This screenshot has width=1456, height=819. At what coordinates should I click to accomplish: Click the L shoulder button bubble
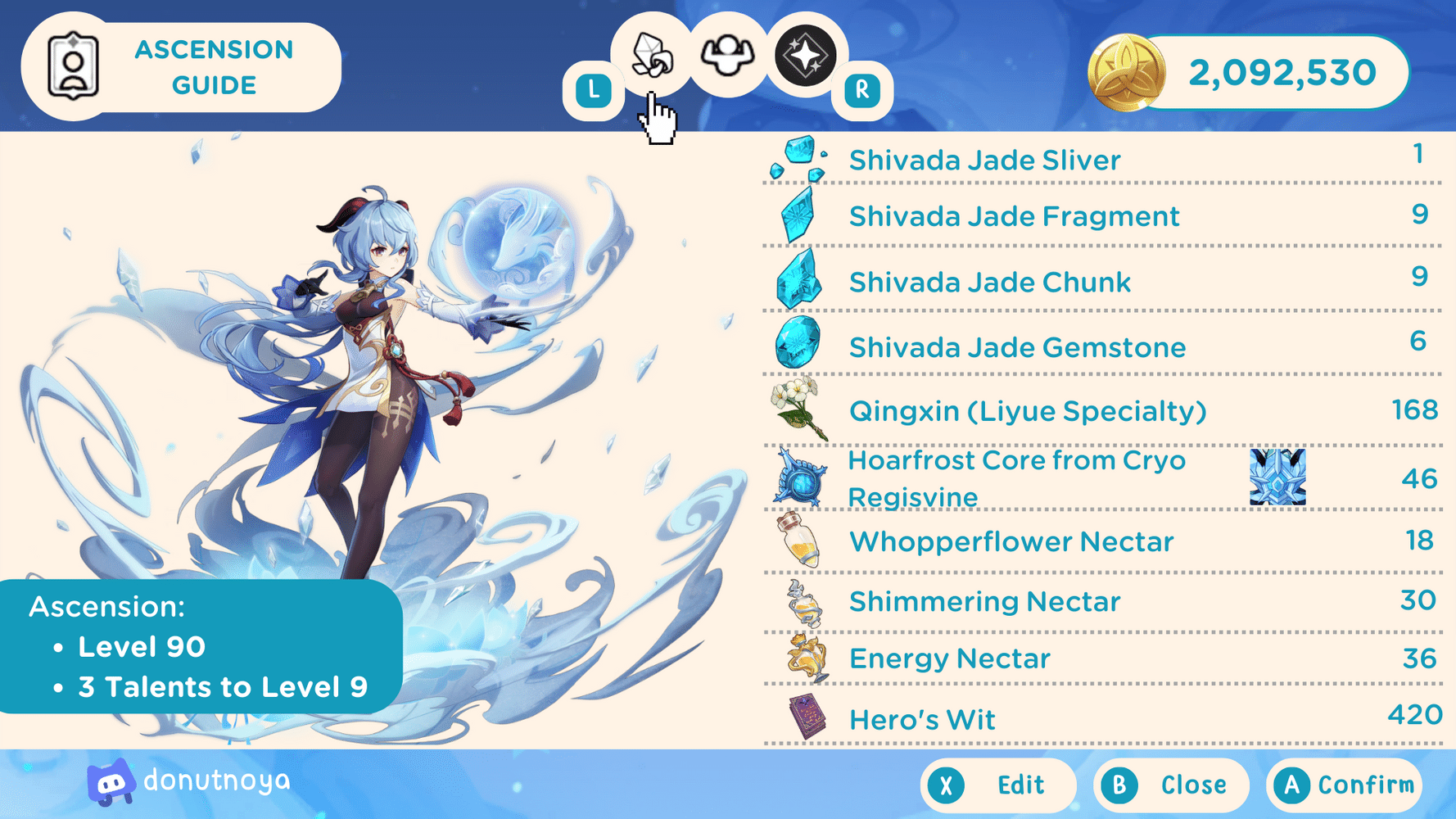click(x=595, y=88)
